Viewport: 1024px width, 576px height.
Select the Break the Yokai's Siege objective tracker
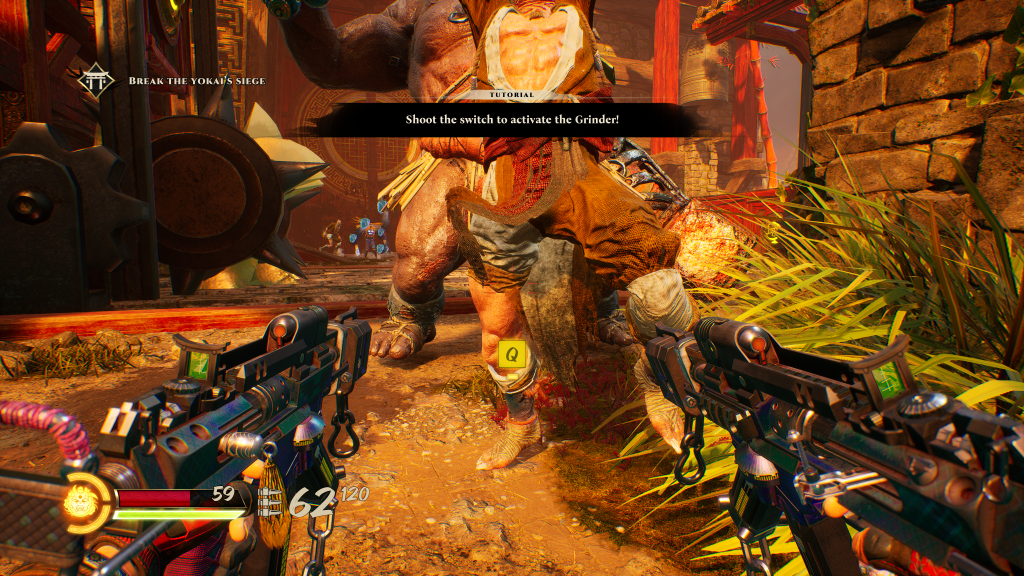click(x=196, y=80)
